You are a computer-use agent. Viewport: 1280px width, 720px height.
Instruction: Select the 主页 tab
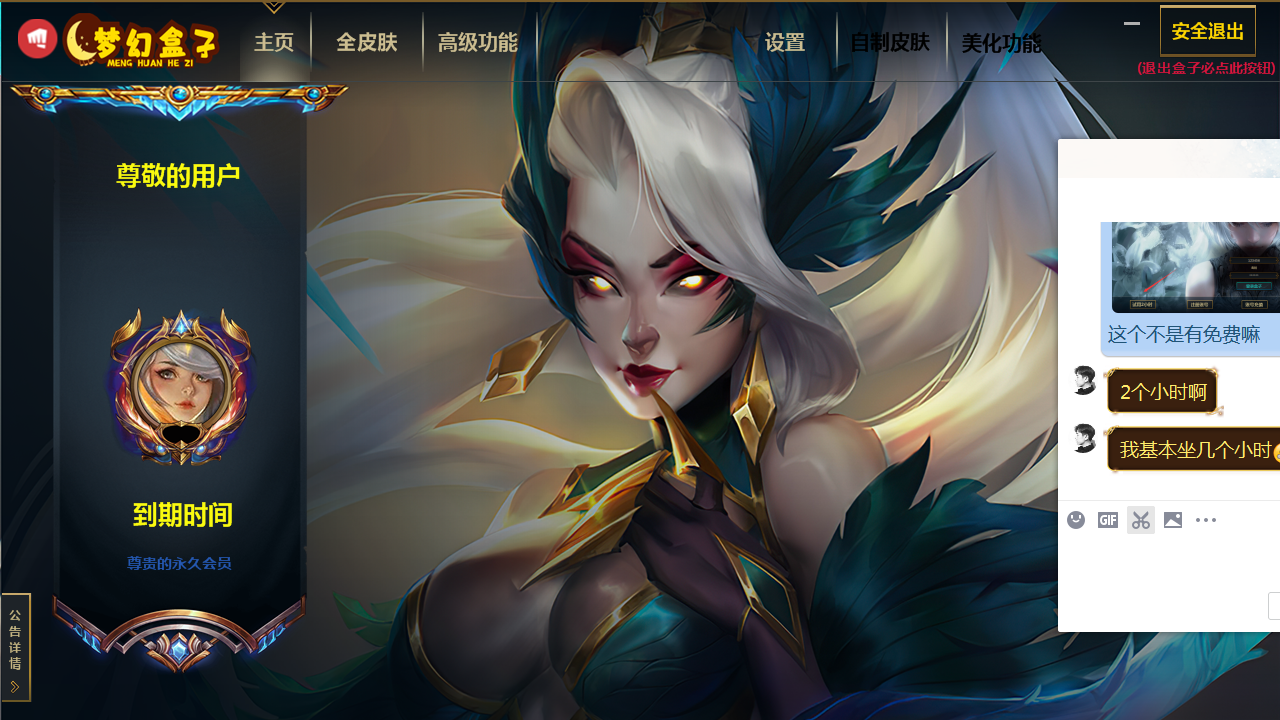click(x=274, y=42)
